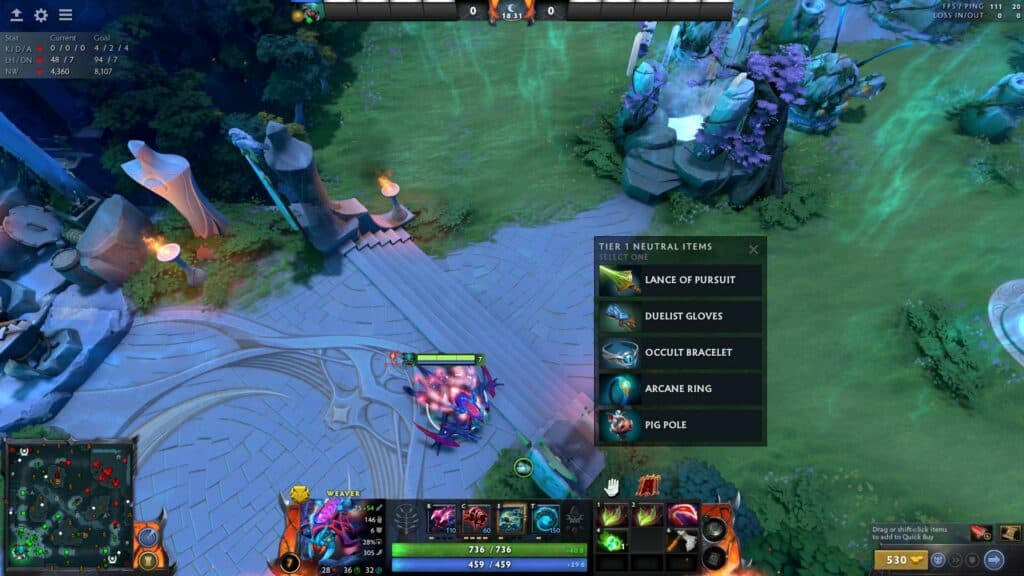Open the hamburger menu at top-left
1024x576 pixels.
coord(65,15)
